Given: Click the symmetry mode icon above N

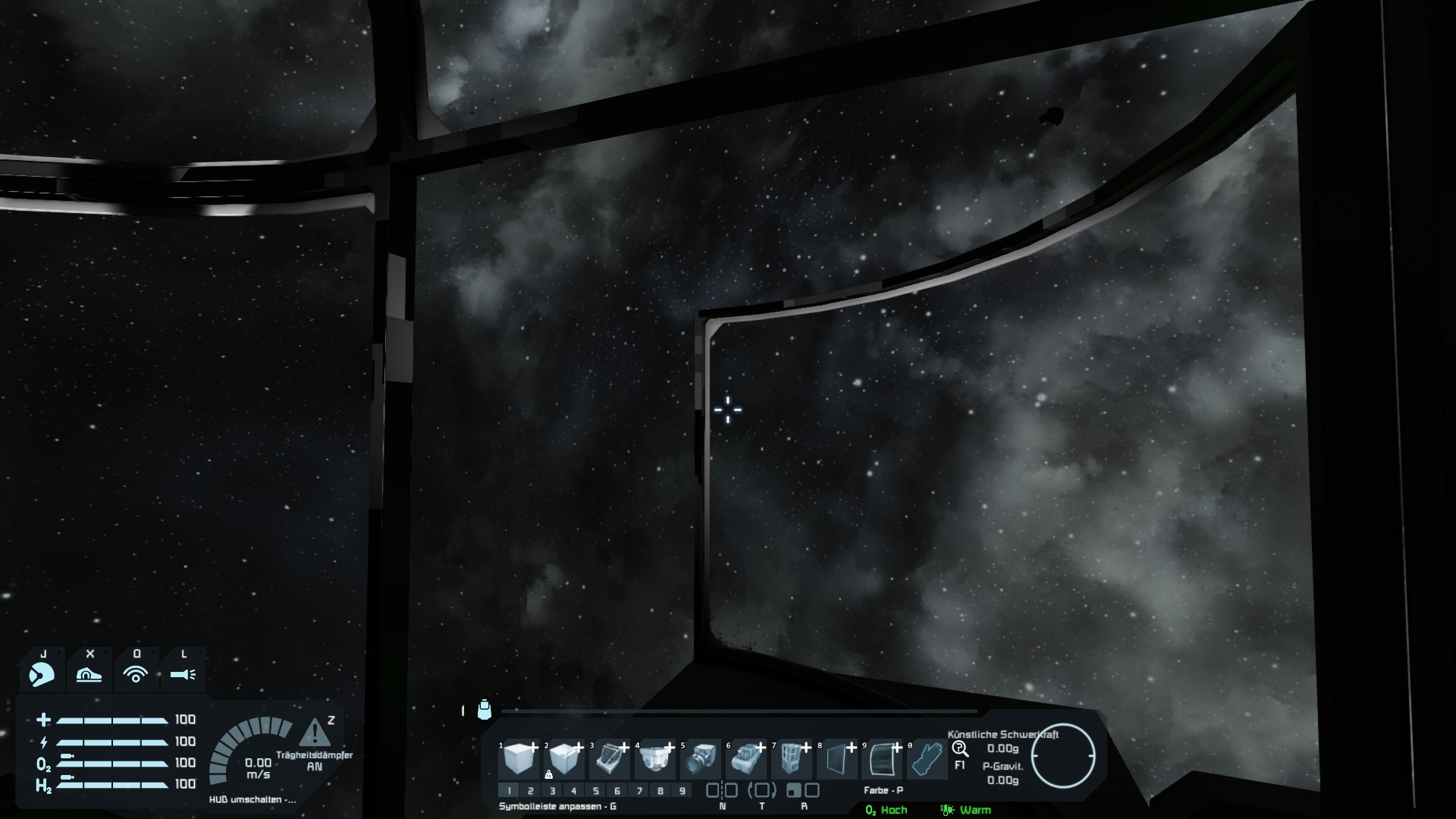Looking at the screenshot, I should tap(721, 790).
